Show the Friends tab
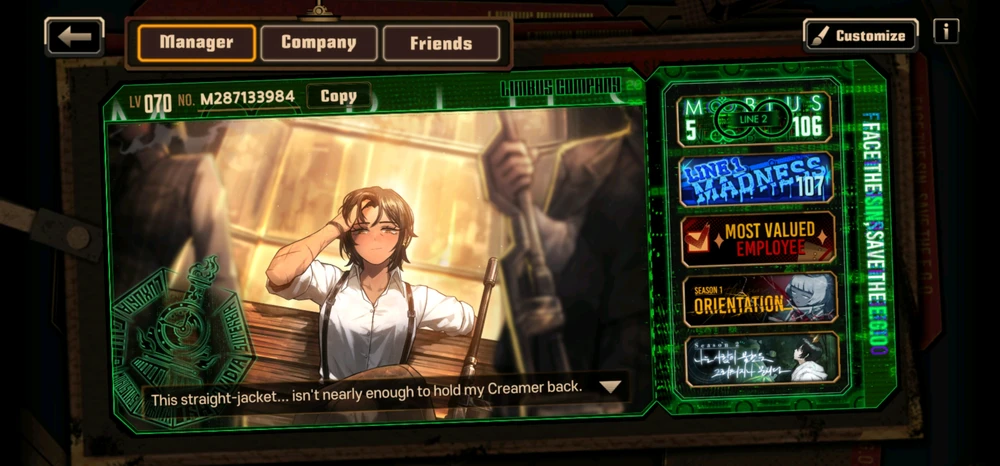Image resolution: width=1000 pixels, height=466 pixels. click(x=441, y=43)
